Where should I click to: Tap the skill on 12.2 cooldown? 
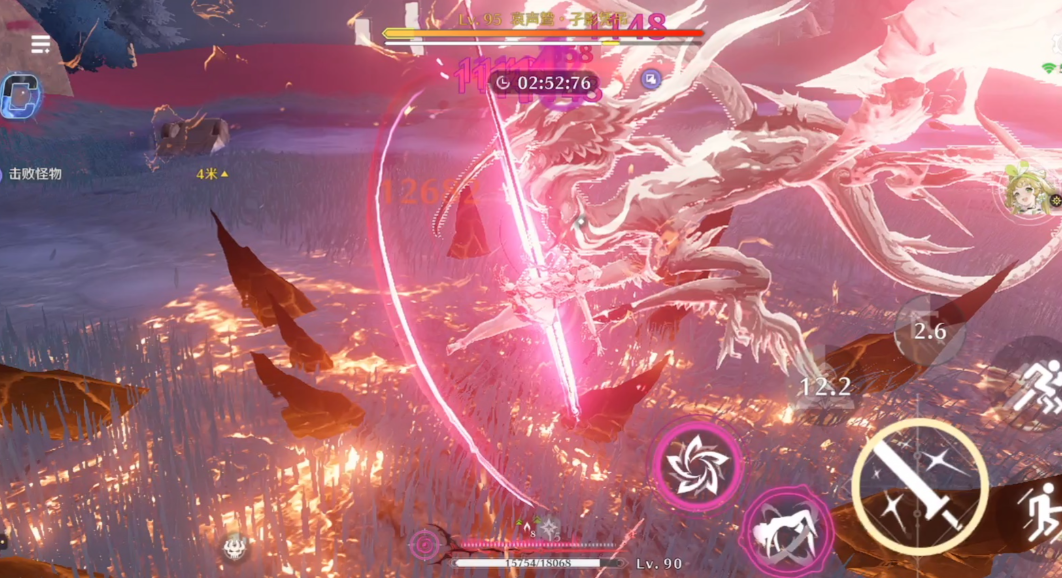point(826,387)
